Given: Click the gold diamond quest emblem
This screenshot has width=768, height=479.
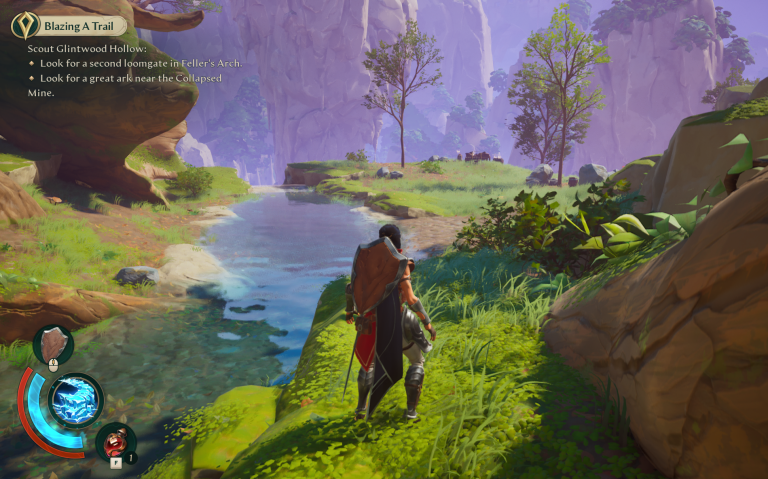Looking at the screenshot, I should pyautogui.click(x=25, y=26).
